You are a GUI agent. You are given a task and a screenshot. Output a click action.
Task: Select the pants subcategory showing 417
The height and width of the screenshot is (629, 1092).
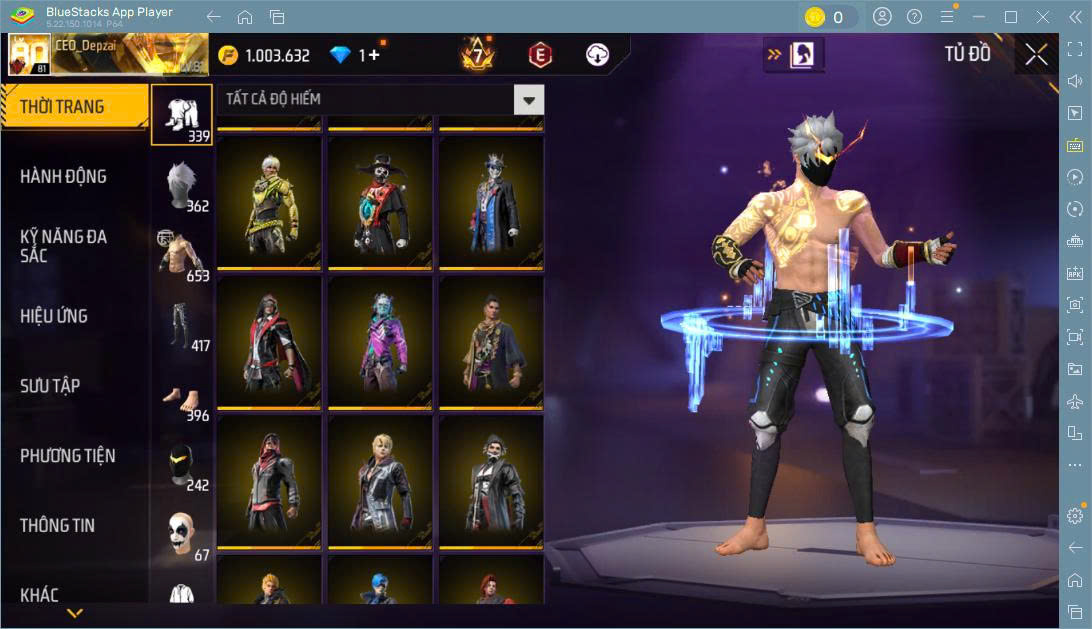click(182, 326)
